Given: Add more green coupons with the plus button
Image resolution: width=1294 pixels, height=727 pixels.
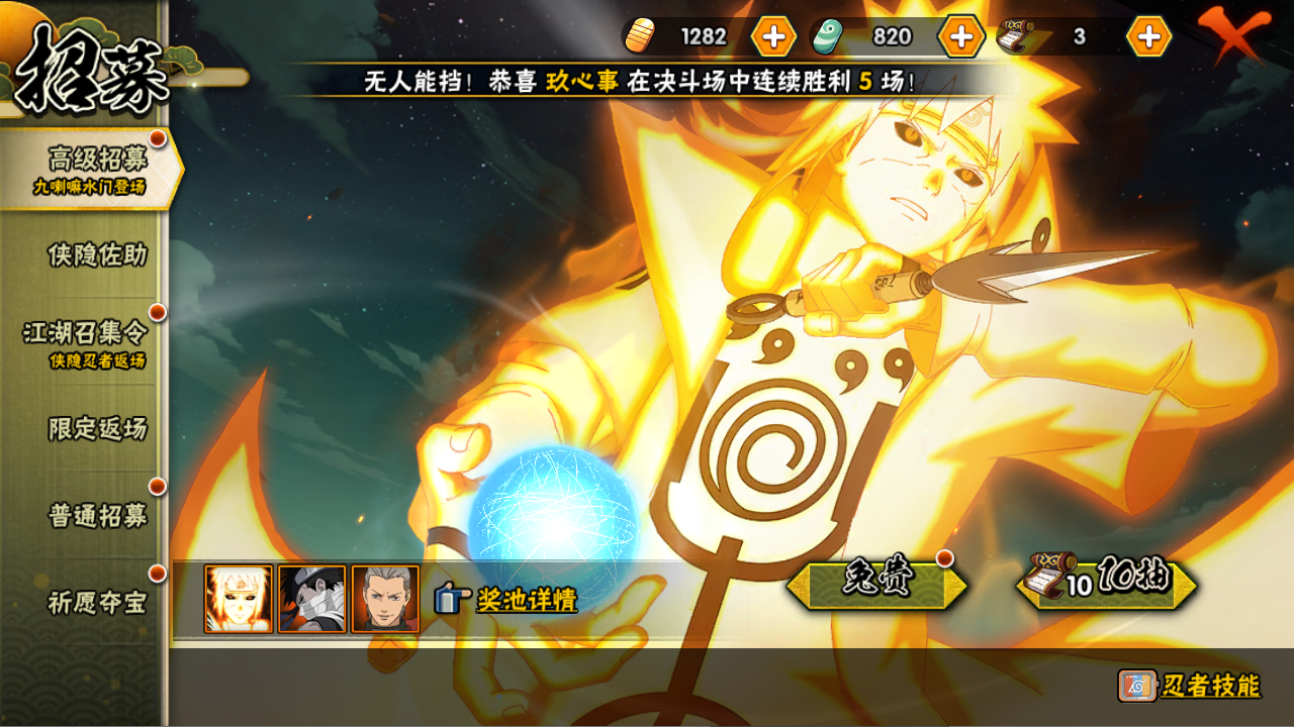Looking at the screenshot, I should (x=960, y=37).
